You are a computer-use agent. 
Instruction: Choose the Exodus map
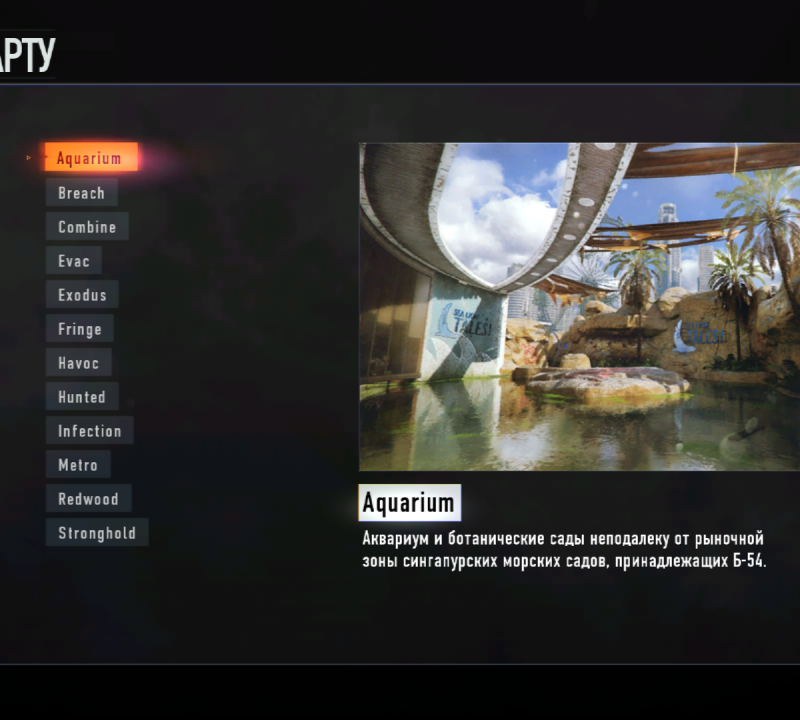[x=82, y=295]
